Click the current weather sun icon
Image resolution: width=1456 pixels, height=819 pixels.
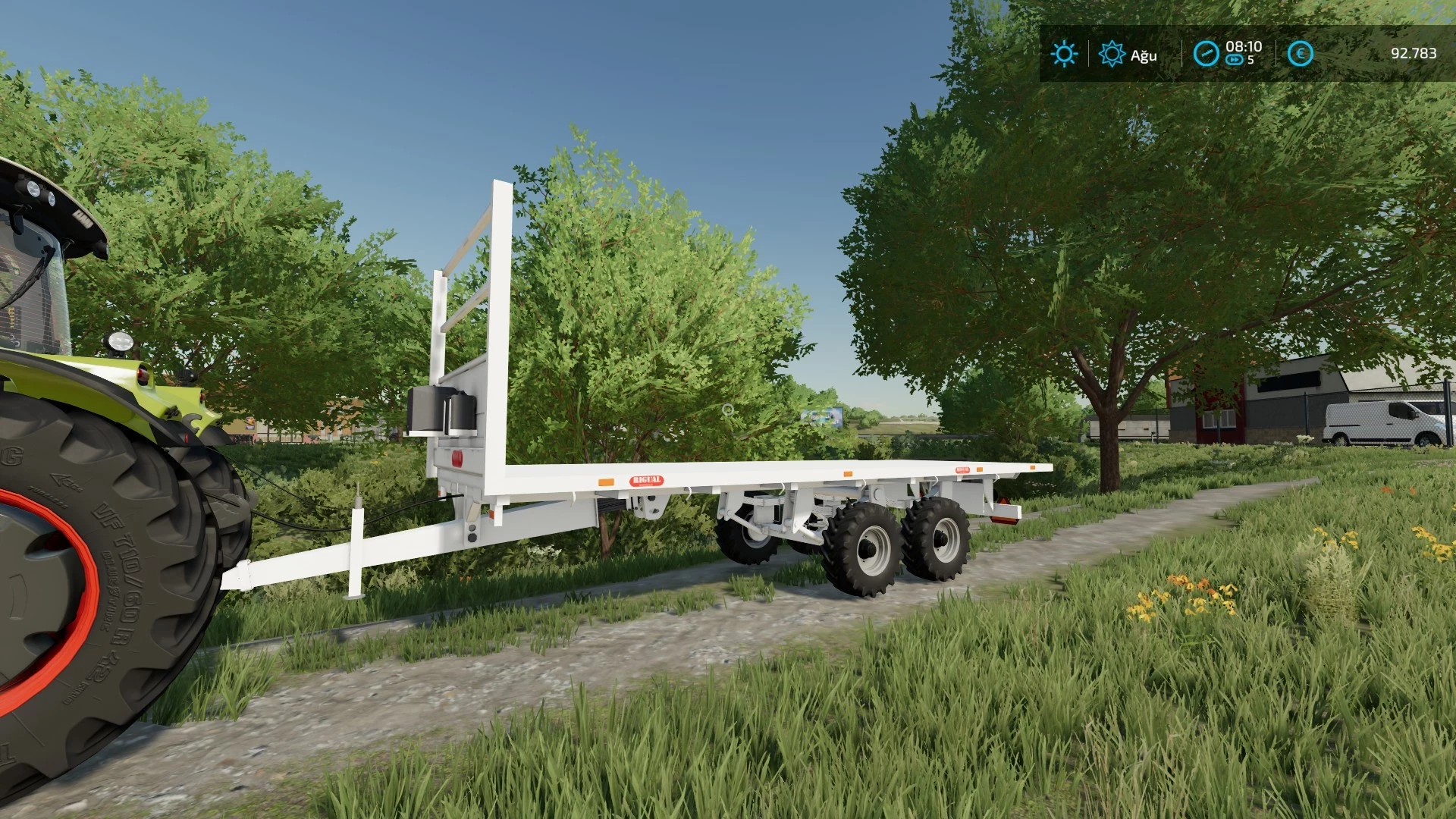(x=1065, y=53)
